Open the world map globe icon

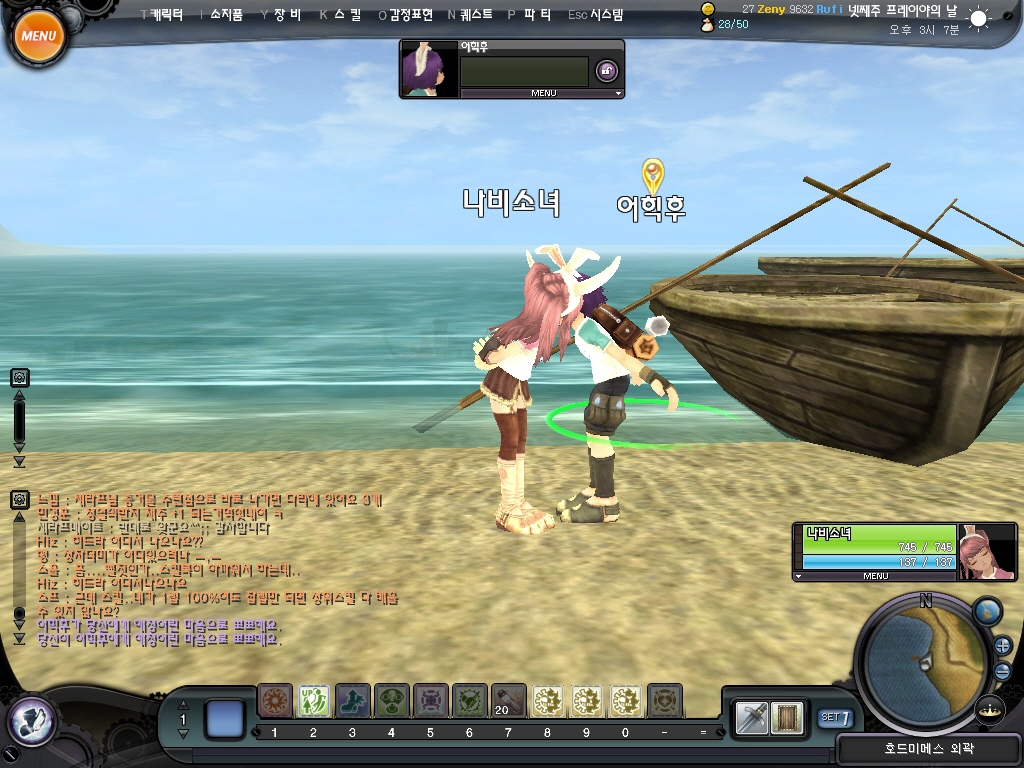point(987,611)
